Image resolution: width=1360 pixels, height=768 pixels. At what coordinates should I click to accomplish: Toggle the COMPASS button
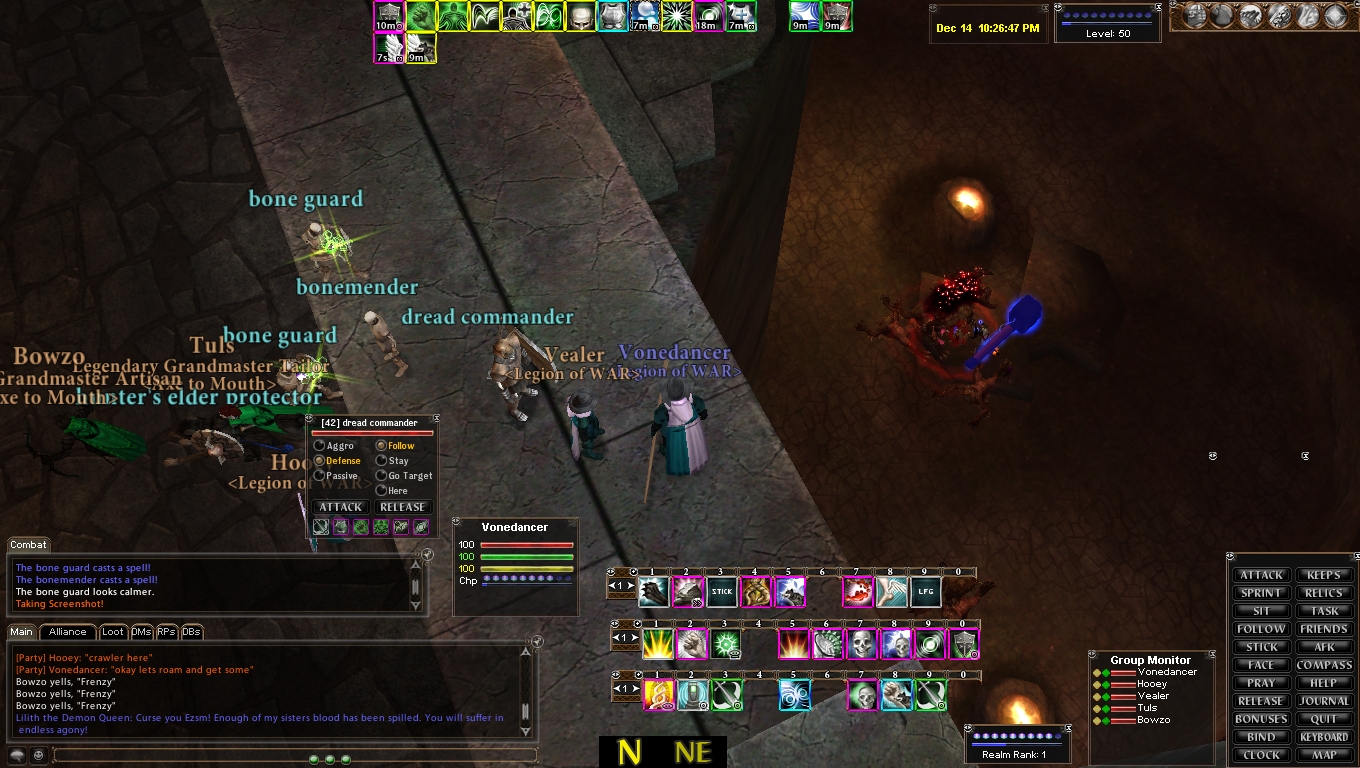[x=1324, y=665]
